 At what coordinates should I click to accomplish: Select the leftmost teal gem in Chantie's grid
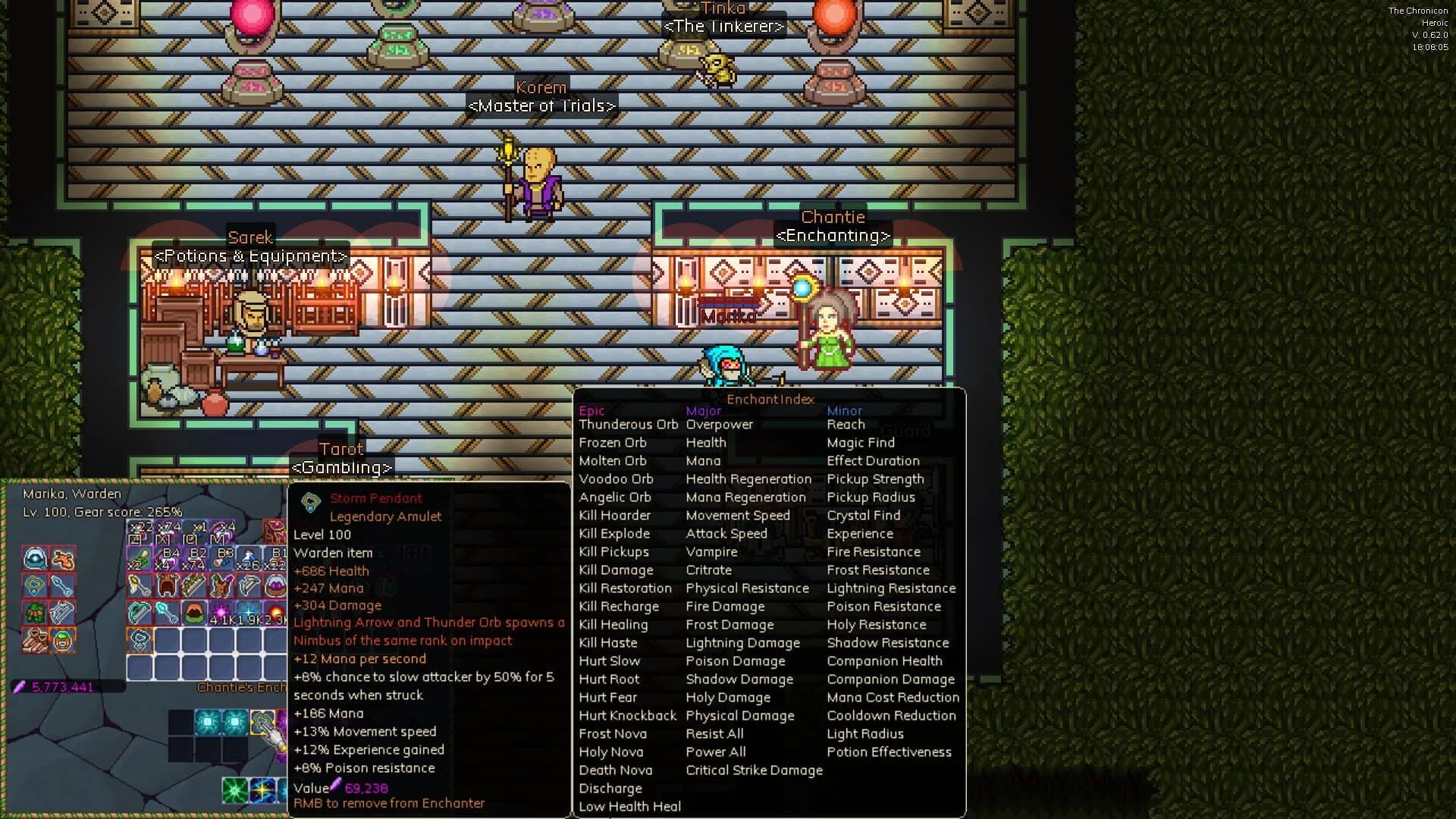(x=207, y=722)
